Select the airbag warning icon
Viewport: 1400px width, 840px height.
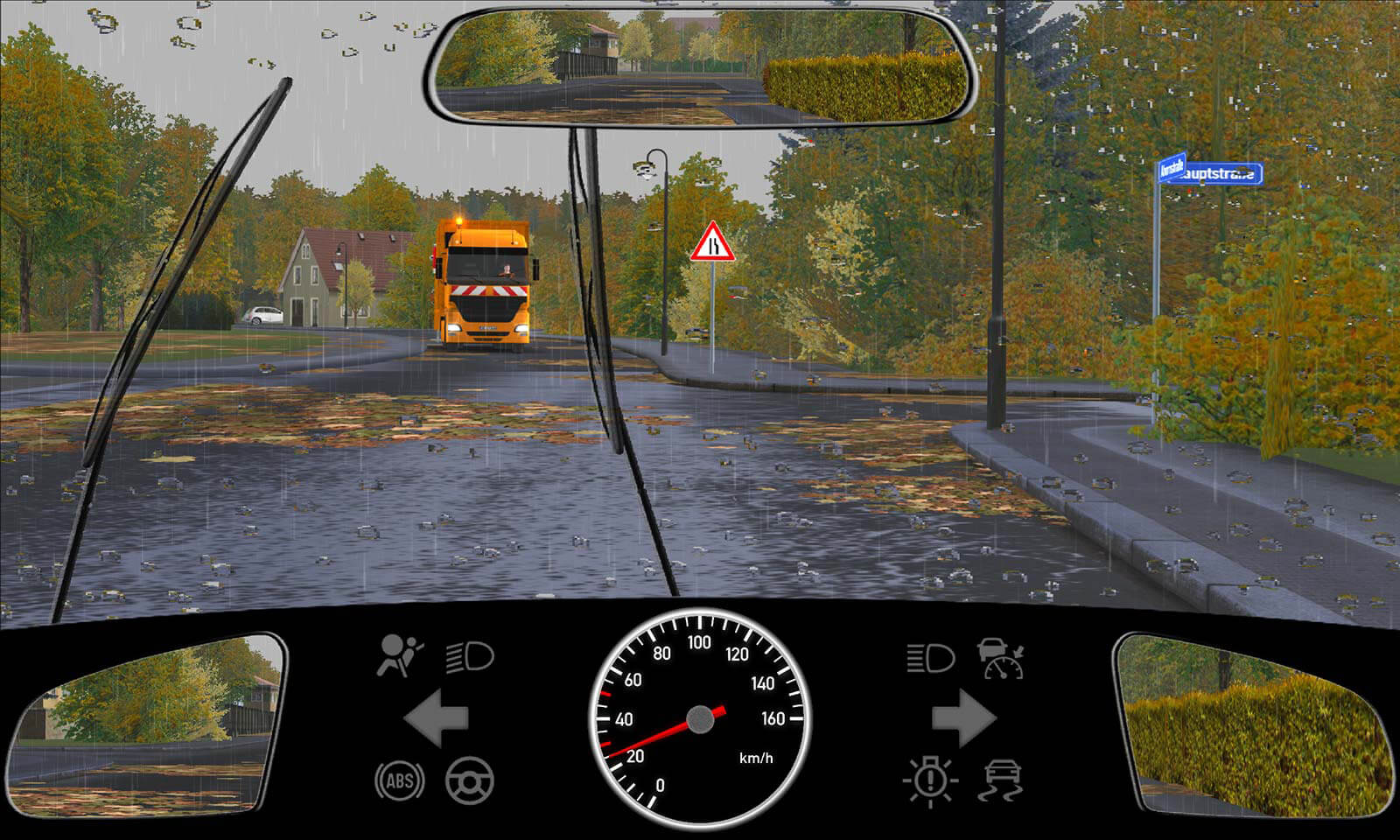tap(399, 656)
